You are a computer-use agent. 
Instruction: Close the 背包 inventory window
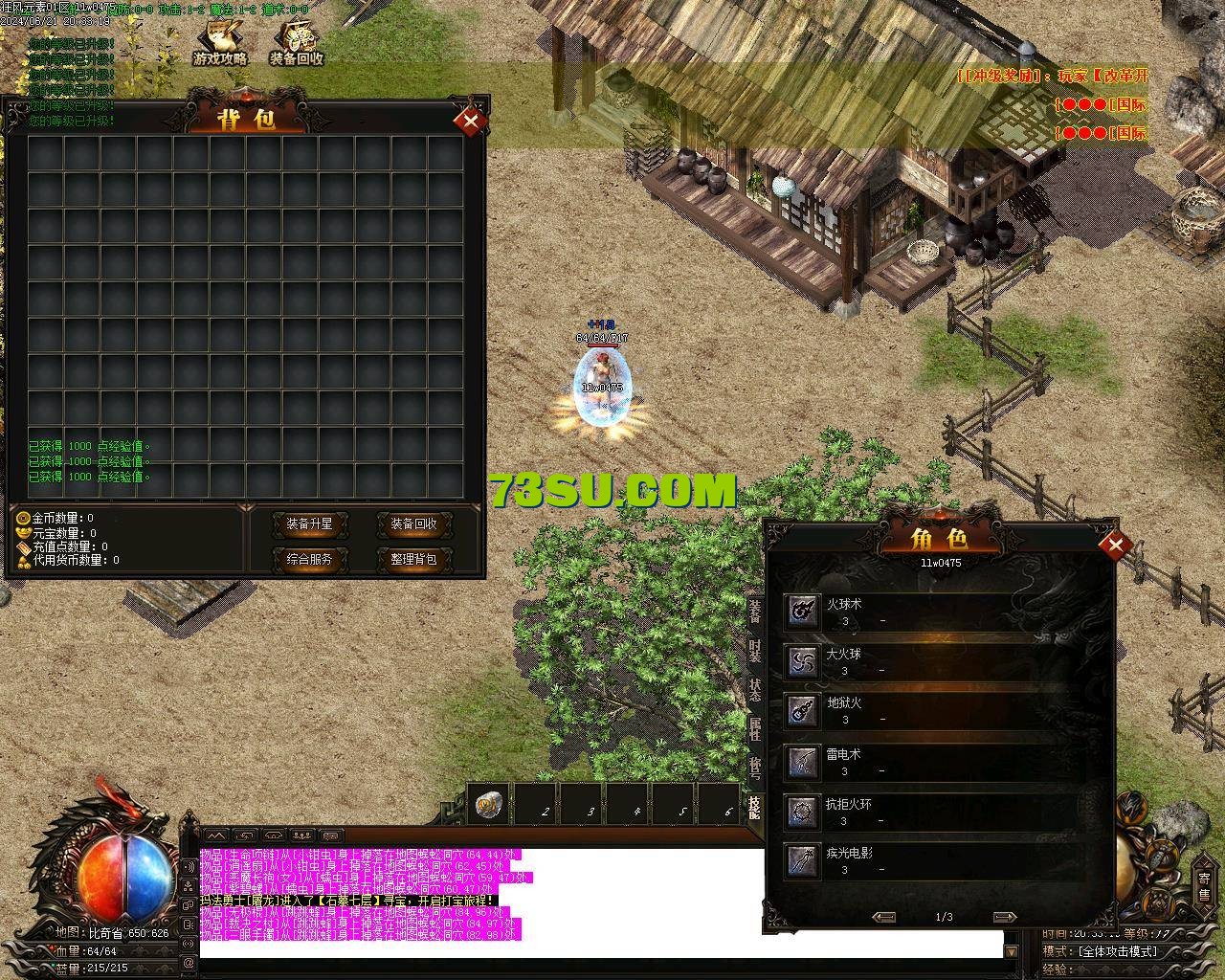click(470, 121)
